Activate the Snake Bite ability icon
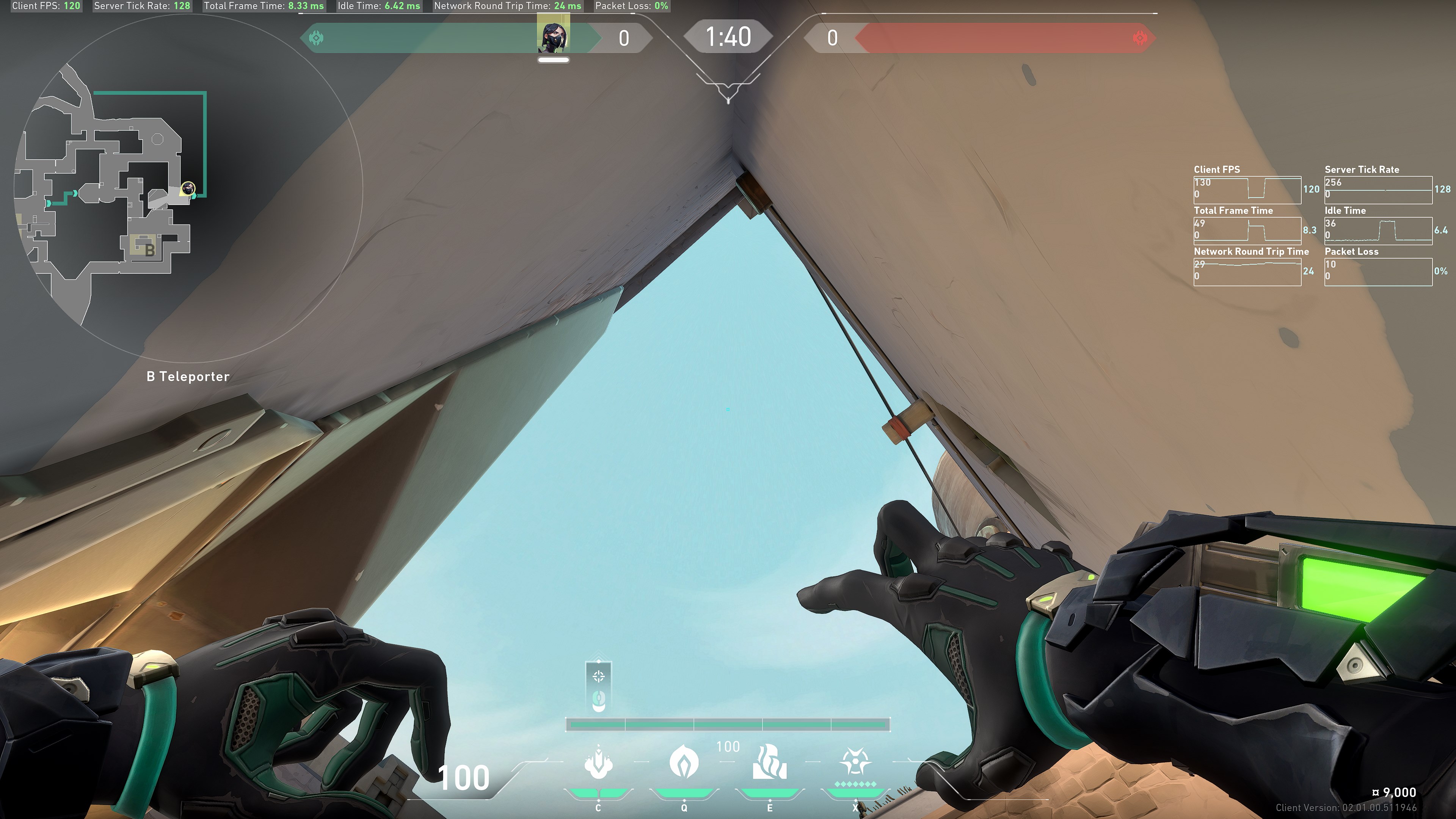 point(598,763)
